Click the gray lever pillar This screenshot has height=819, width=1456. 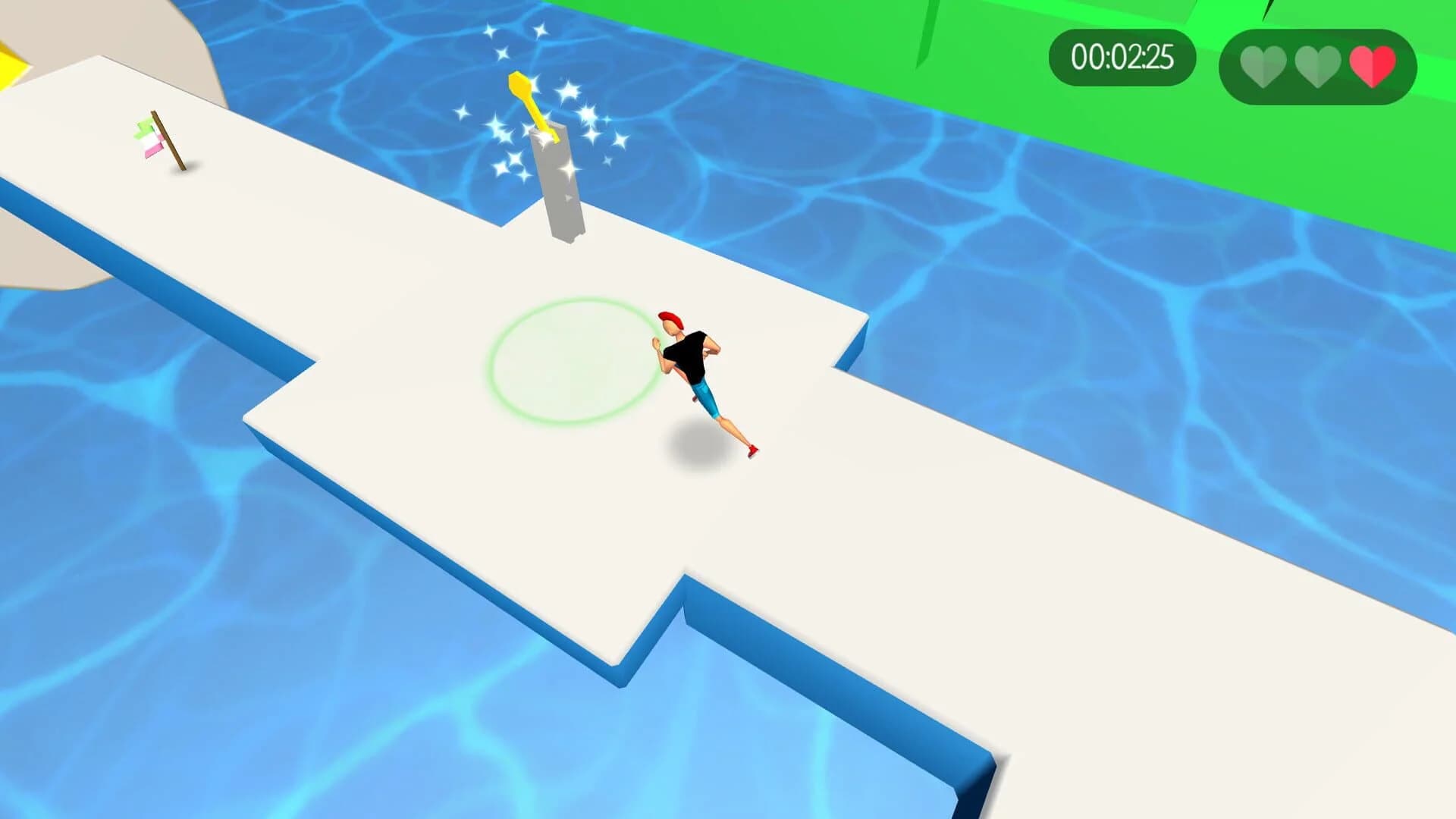point(557,182)
